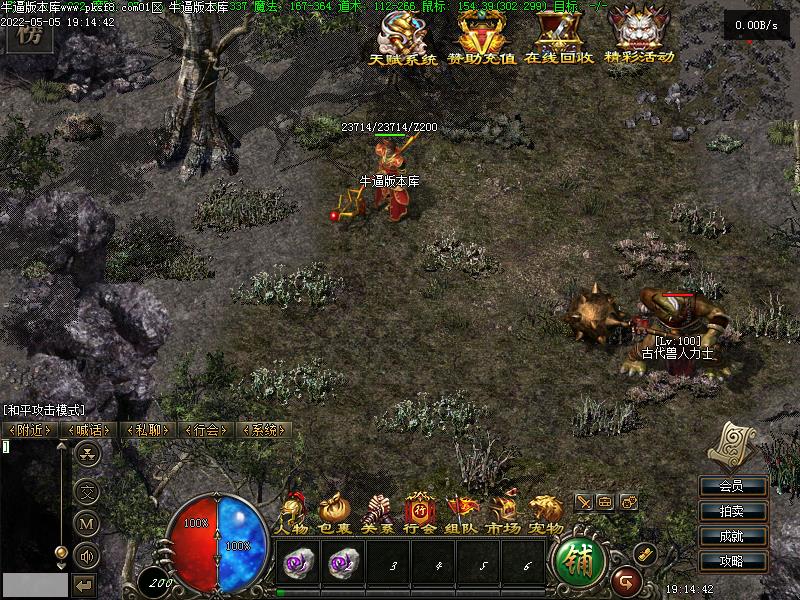The image size is (800, 600).
Task: Click the green 铺 shop button
Action: (x=578, y=562)
